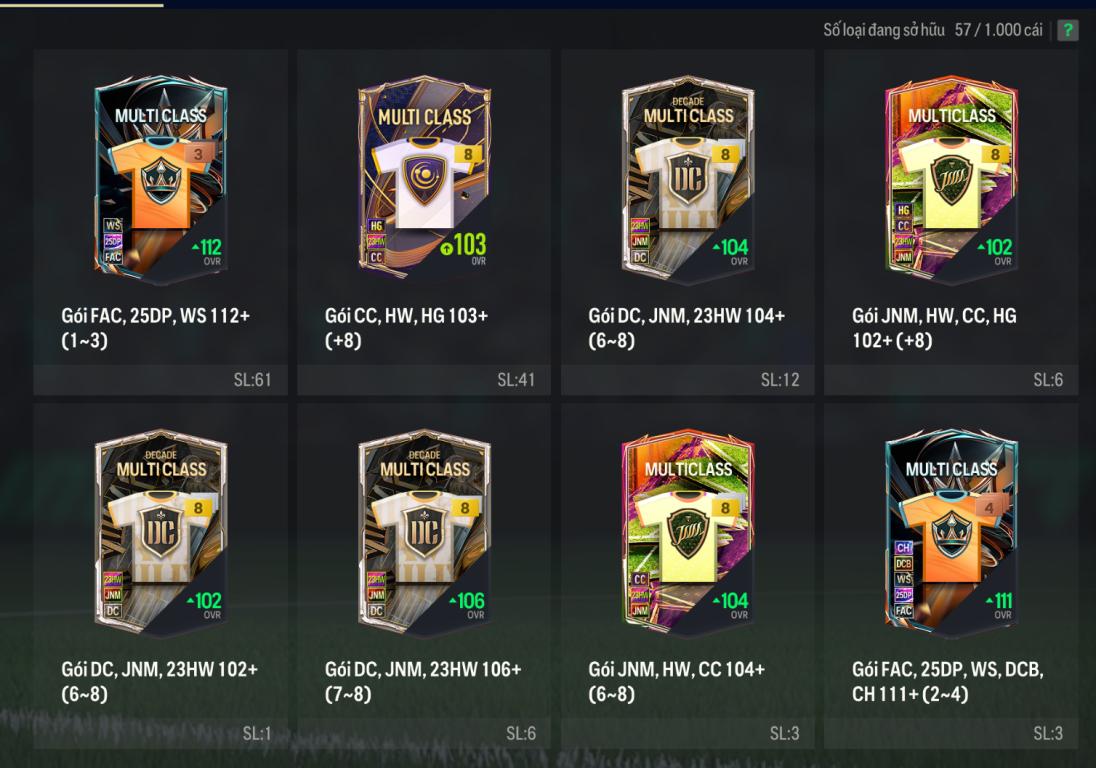
Task: Choose the Gói JNM, HW, CC 104+ pack
Action: [688, 534]
